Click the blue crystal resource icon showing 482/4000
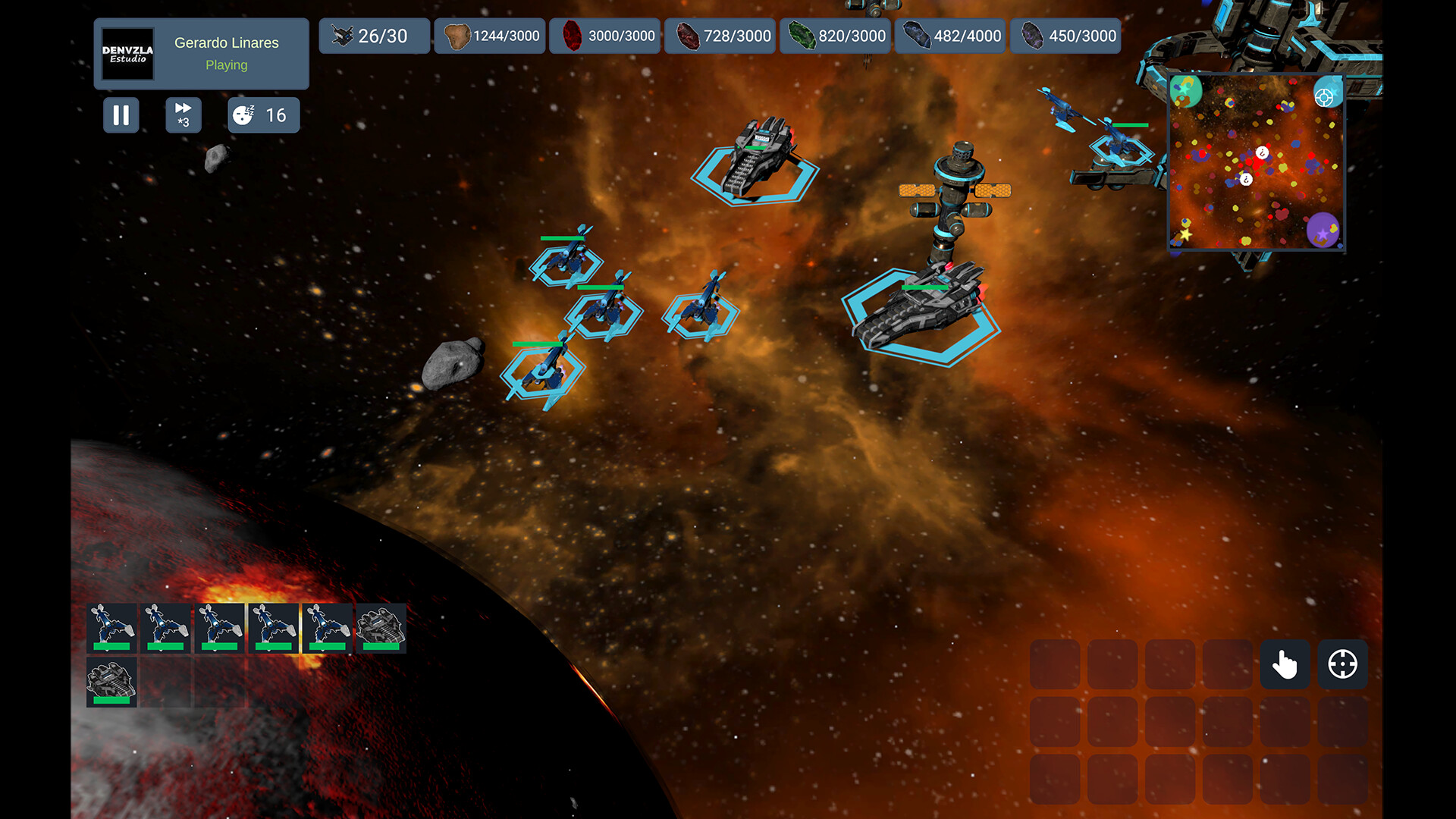 [x=916, y=35]
